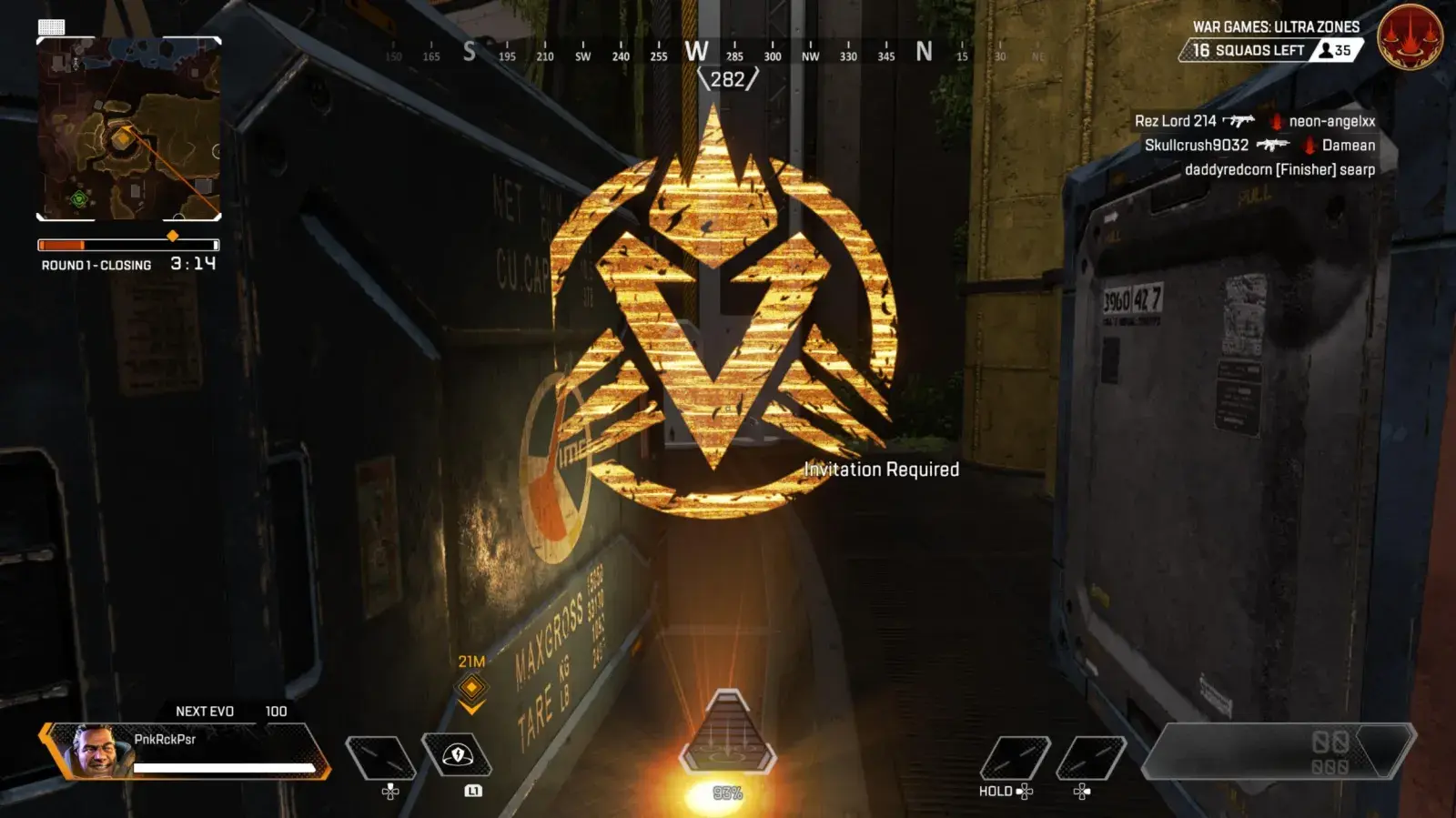The width and height of the screenshot is (1456, 818).
Task: Toggle the HOLD d-pad control for ordnance
Action: click(x=998, y=792)
